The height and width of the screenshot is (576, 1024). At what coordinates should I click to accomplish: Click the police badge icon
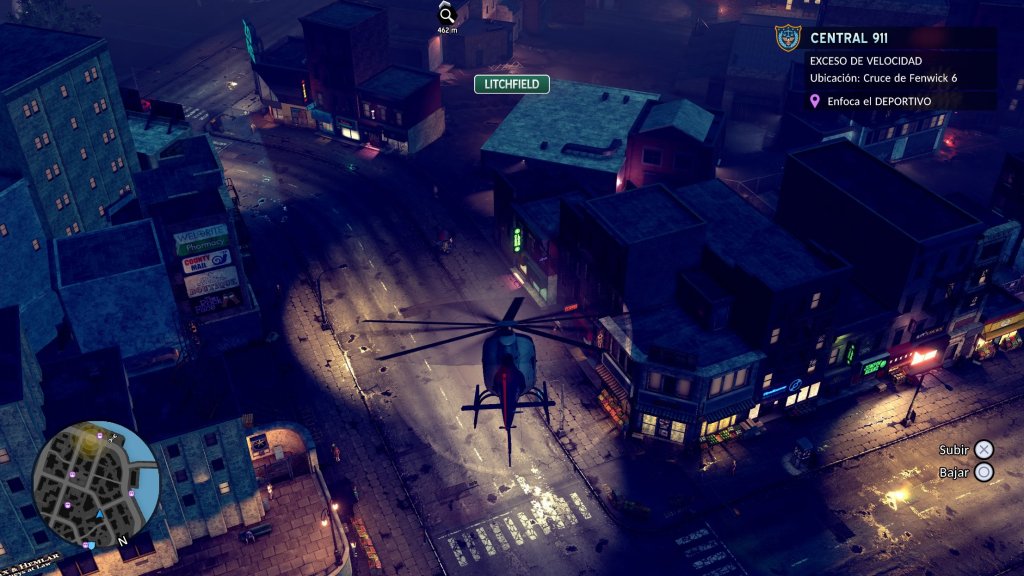pos(788,39)
